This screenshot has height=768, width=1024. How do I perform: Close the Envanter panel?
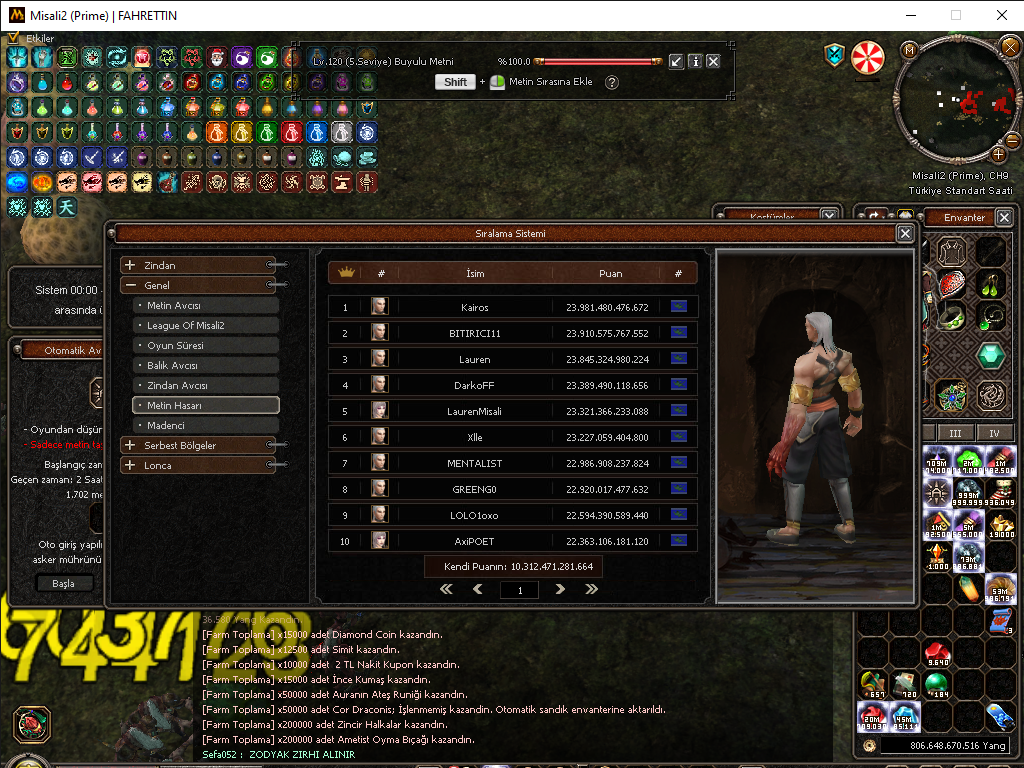(1004, 217)
